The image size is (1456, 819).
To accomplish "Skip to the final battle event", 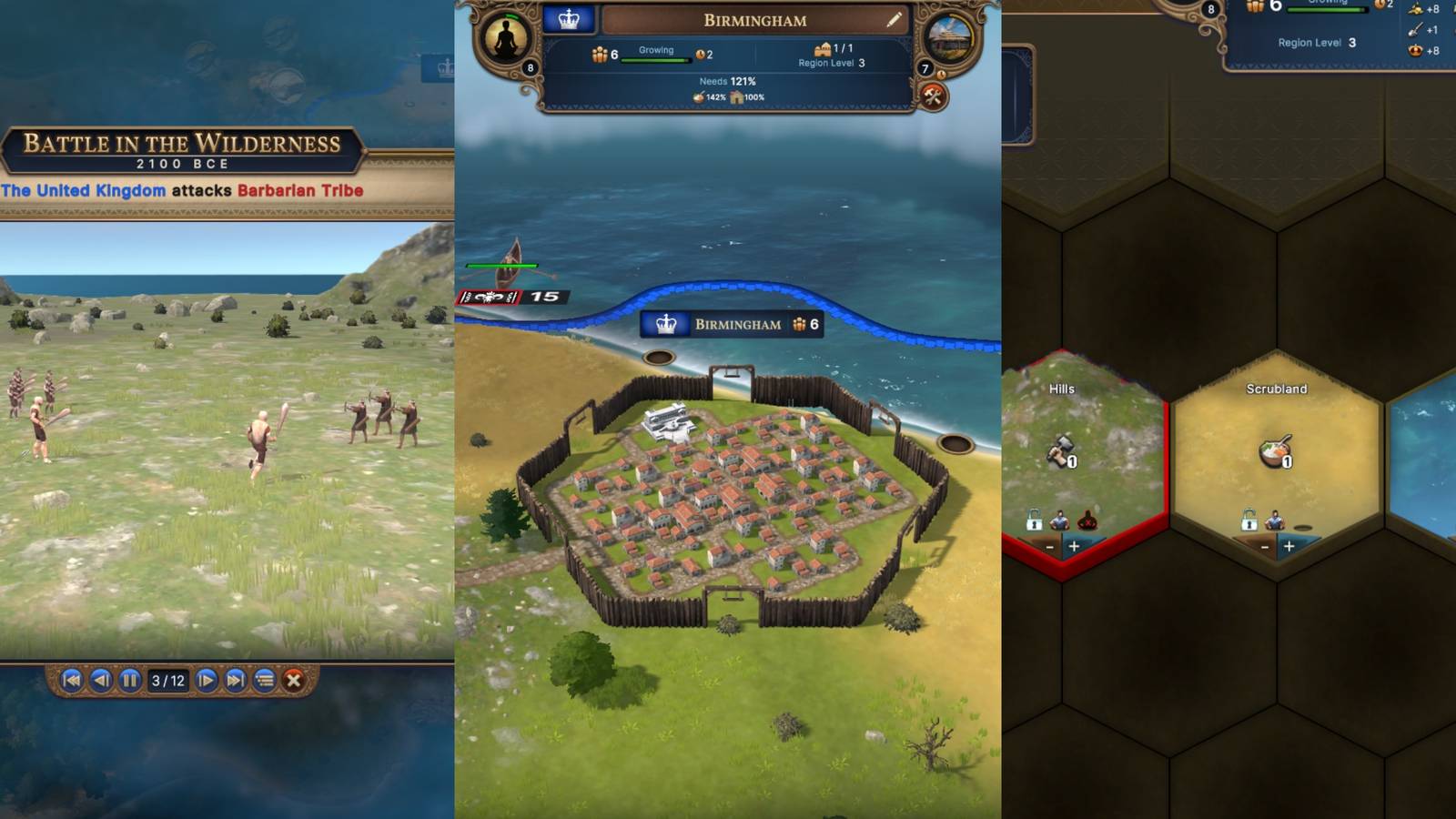I will click(235, 680).
